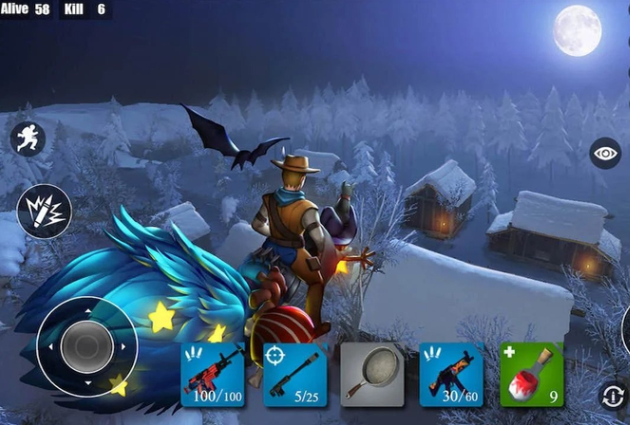Tap the bullet burst ammo button
Viewport: 630px width, 425px height.
coord(44,210)
